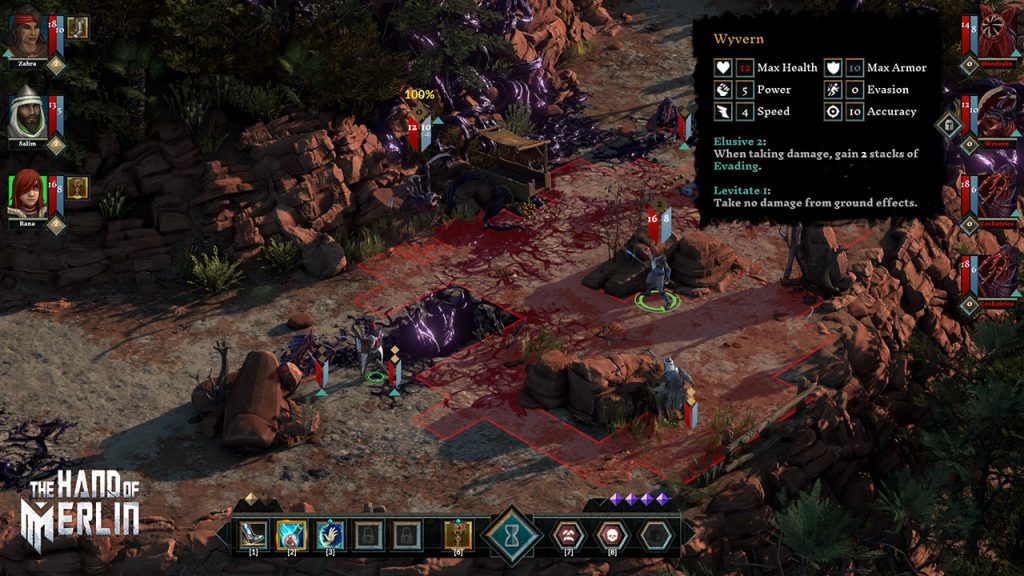The image size is (1024, 576).
Task: Activate the boot ability in slot 1
Action: [x=254, y=535]
